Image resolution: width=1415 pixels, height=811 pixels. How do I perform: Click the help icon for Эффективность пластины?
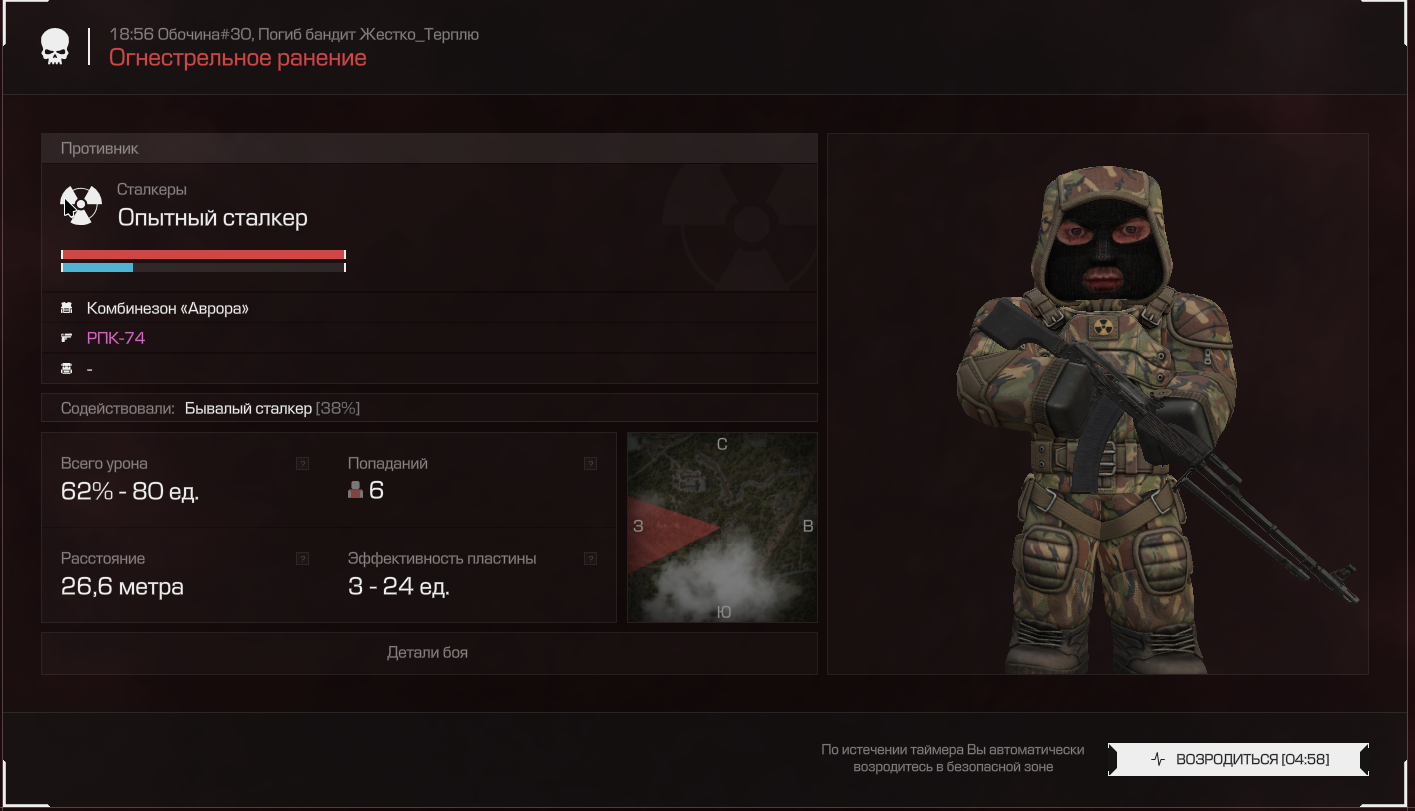point(590,559)
